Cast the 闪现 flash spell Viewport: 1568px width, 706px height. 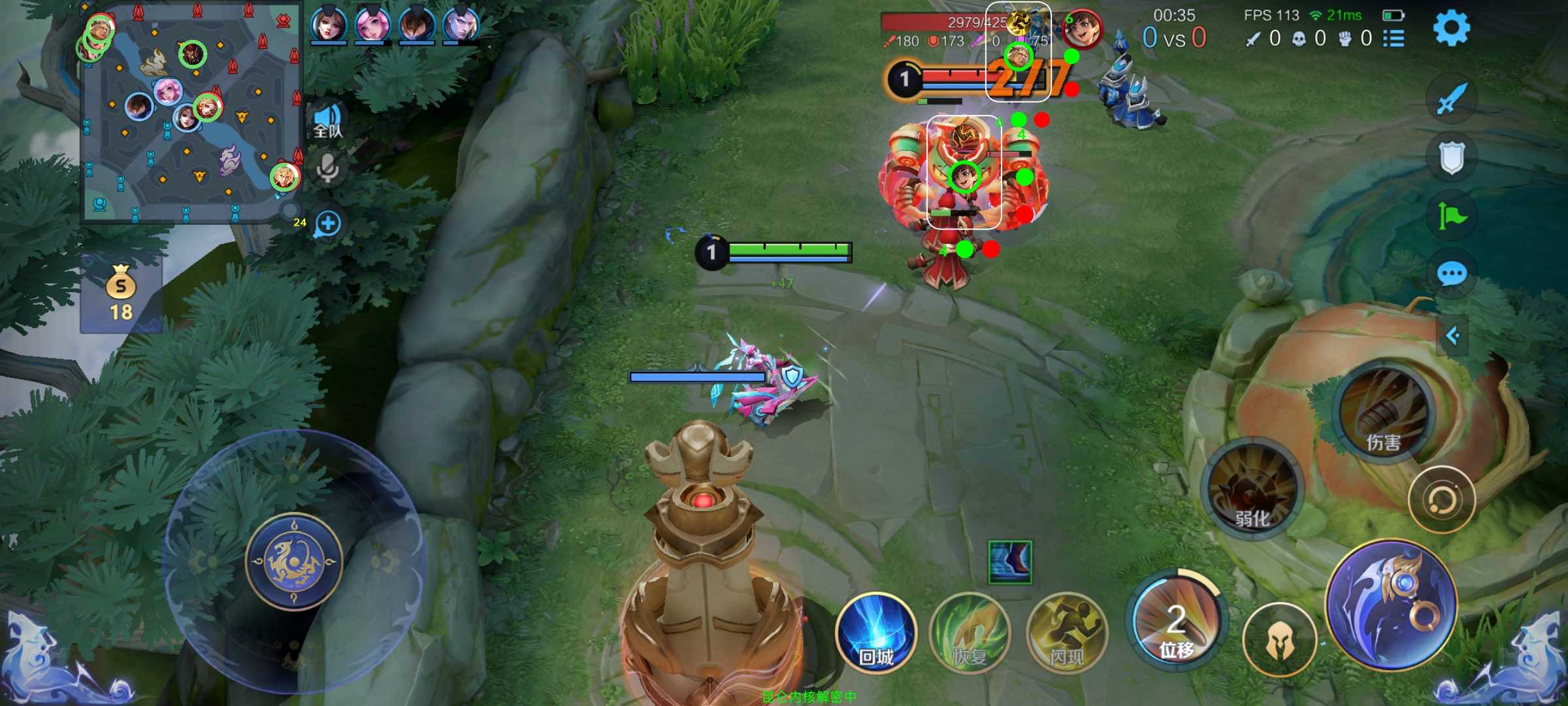point(1066,633)
